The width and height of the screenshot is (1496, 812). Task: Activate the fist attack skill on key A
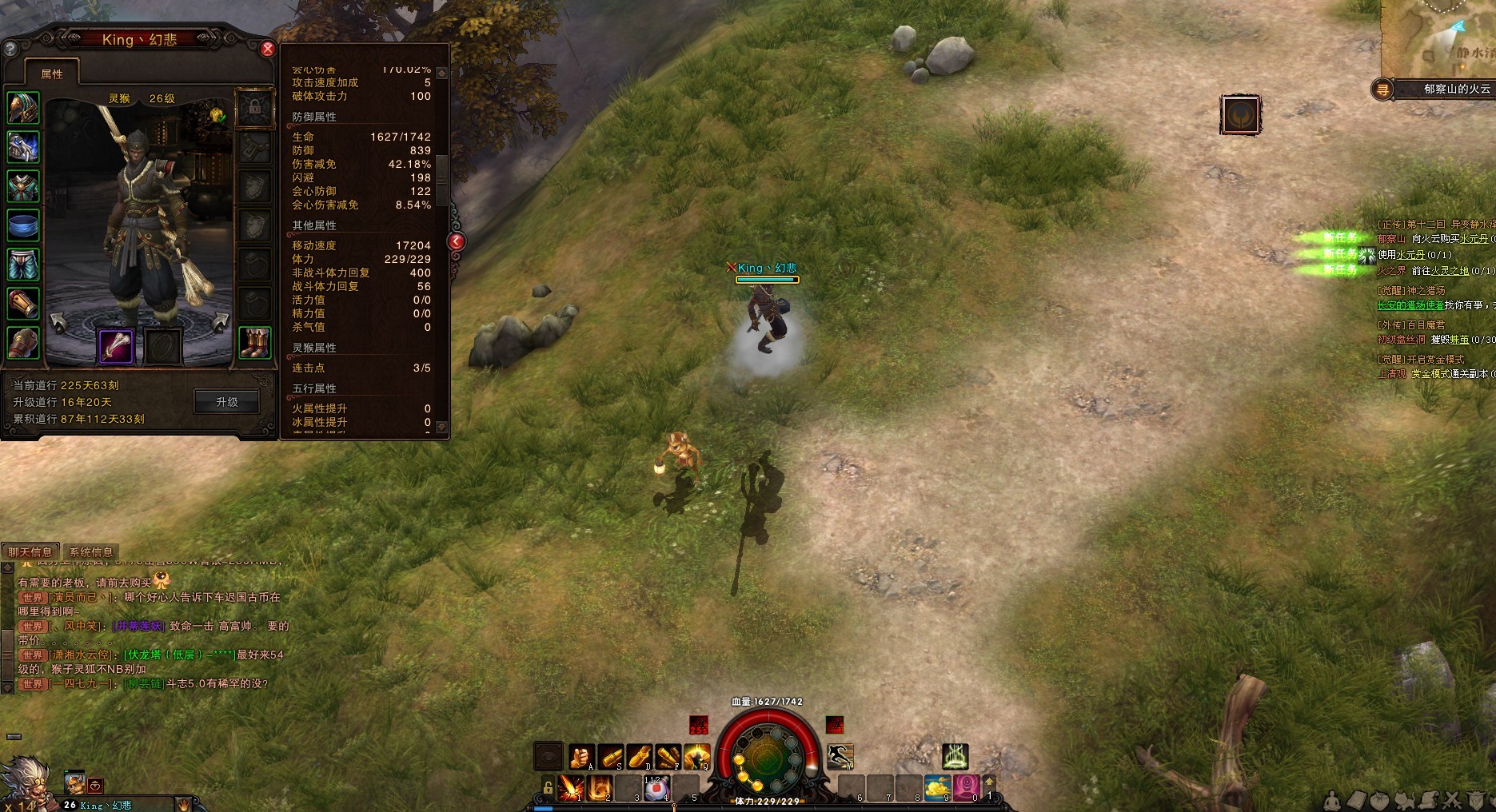tap(580, 756)
